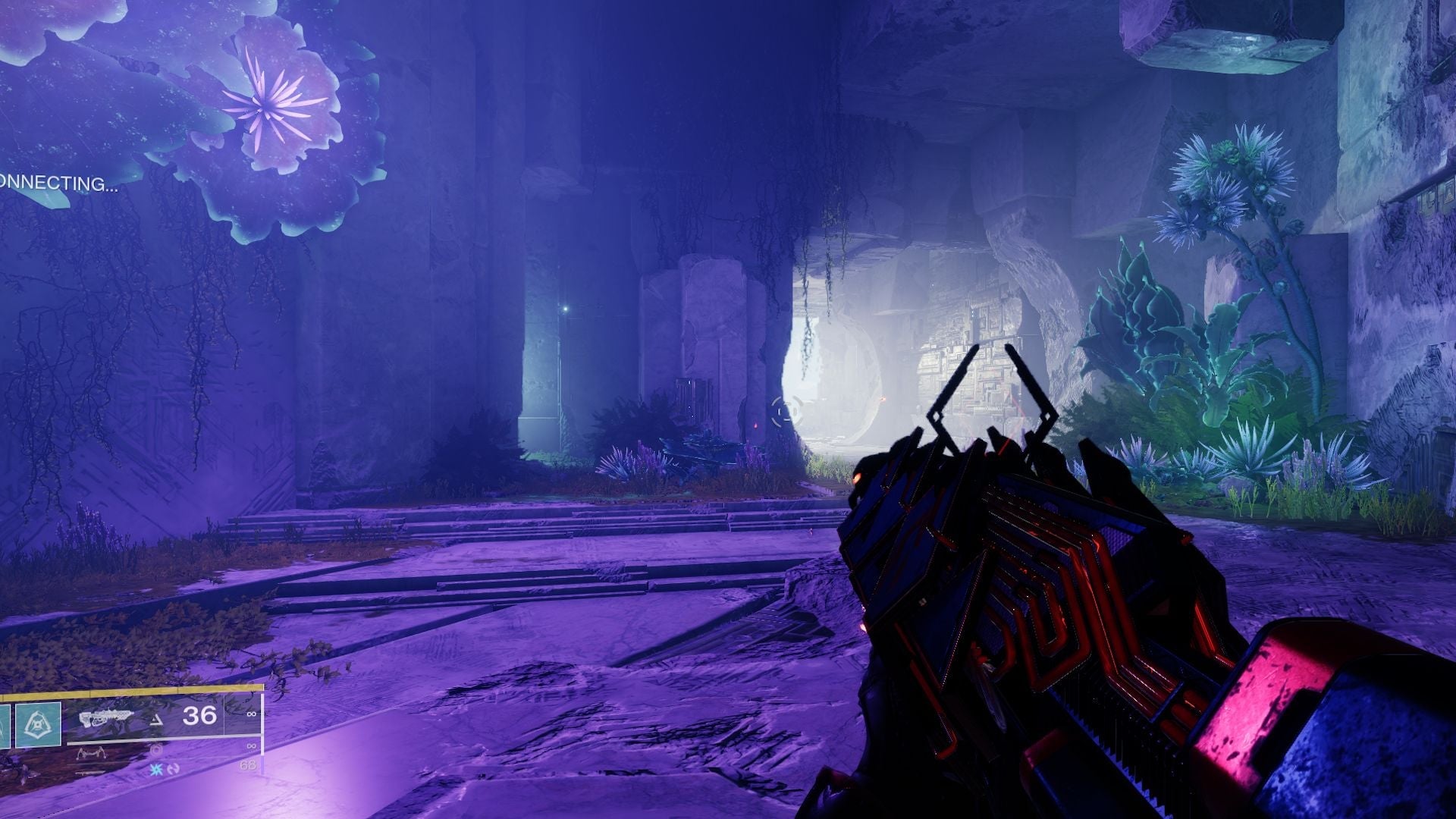
Task: Select the equipped auto rifle icon
Action: point(108,715)
